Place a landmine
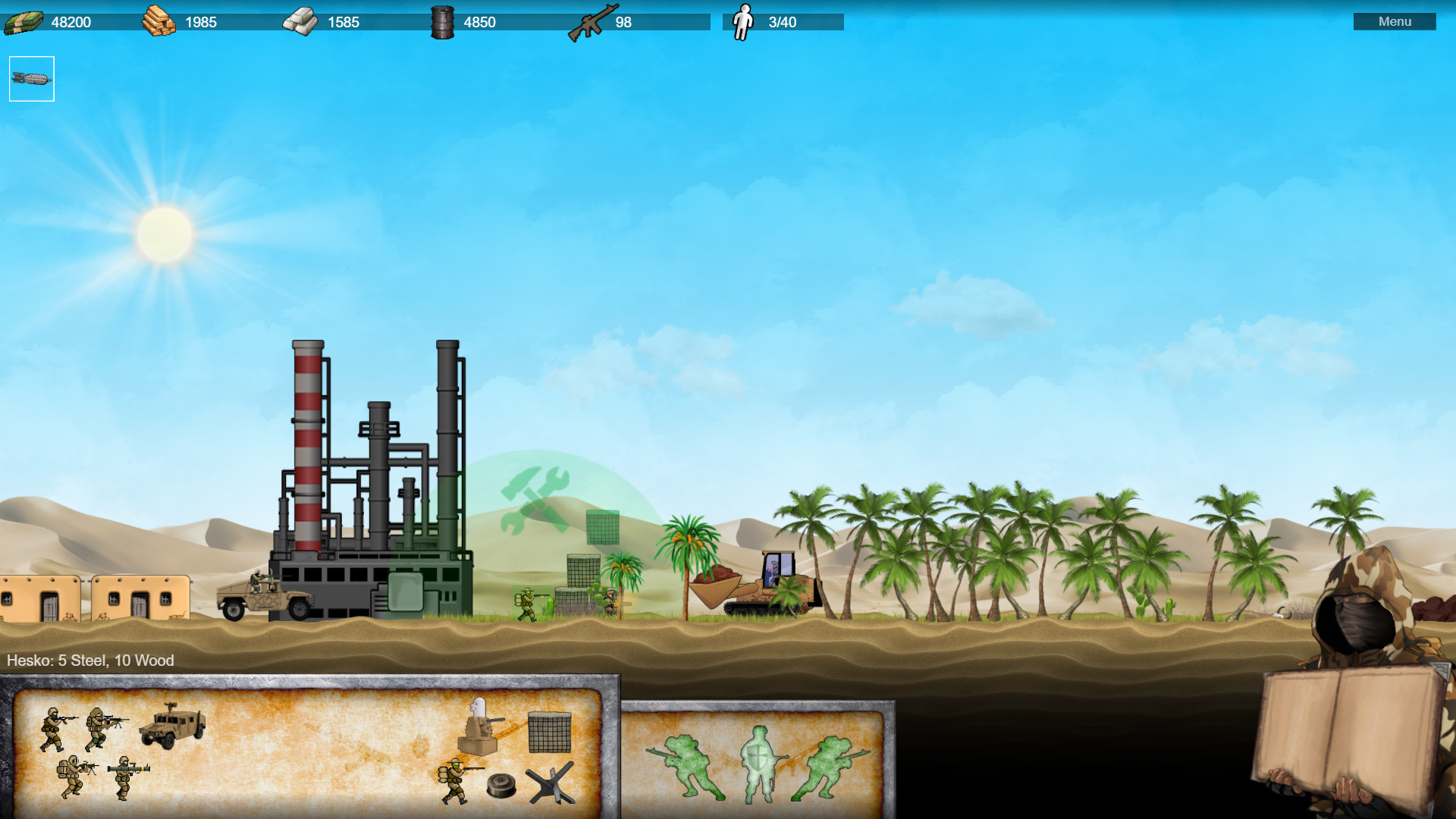 [501, 784]
